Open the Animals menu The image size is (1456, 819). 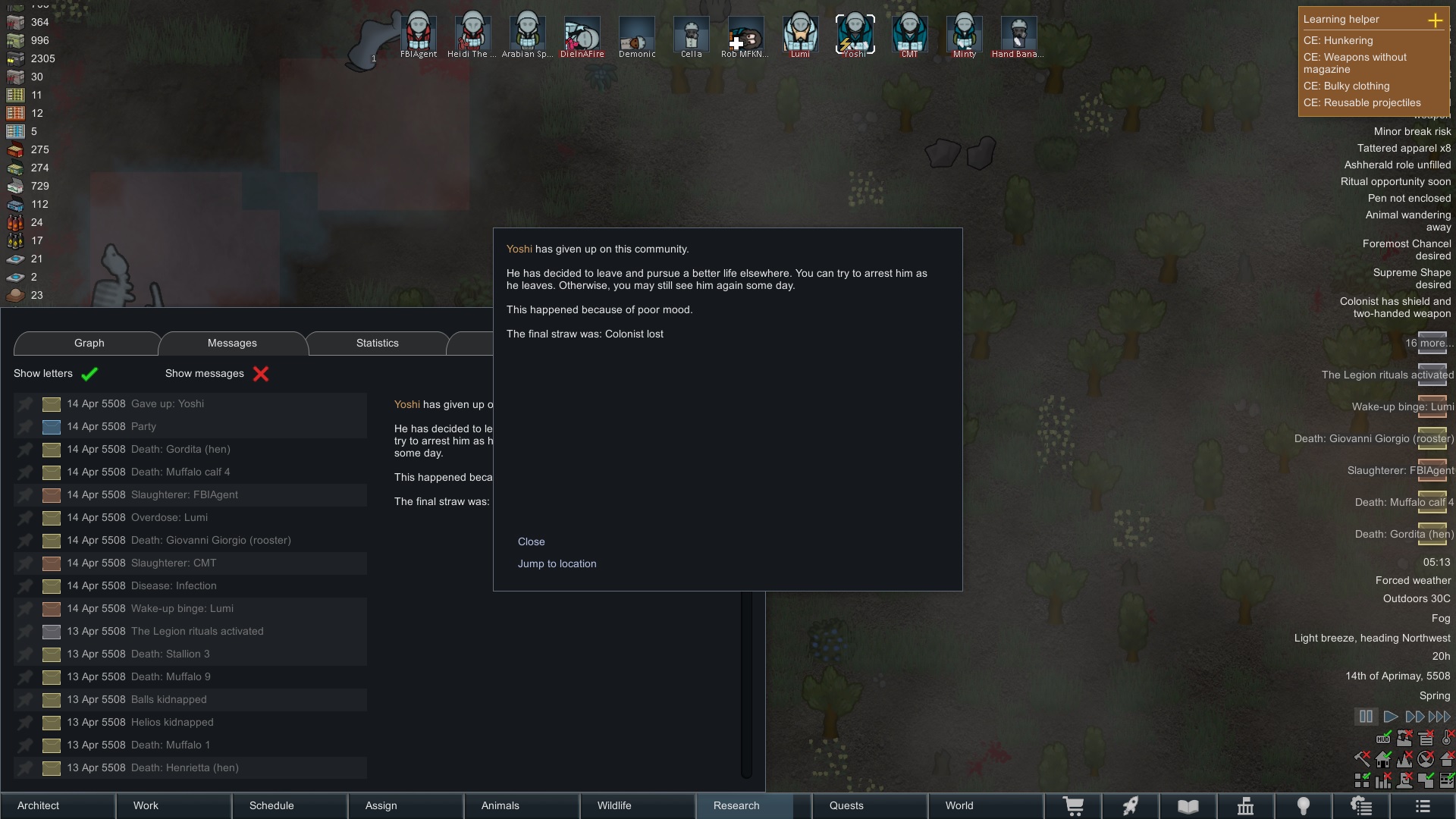coord(500,805)
